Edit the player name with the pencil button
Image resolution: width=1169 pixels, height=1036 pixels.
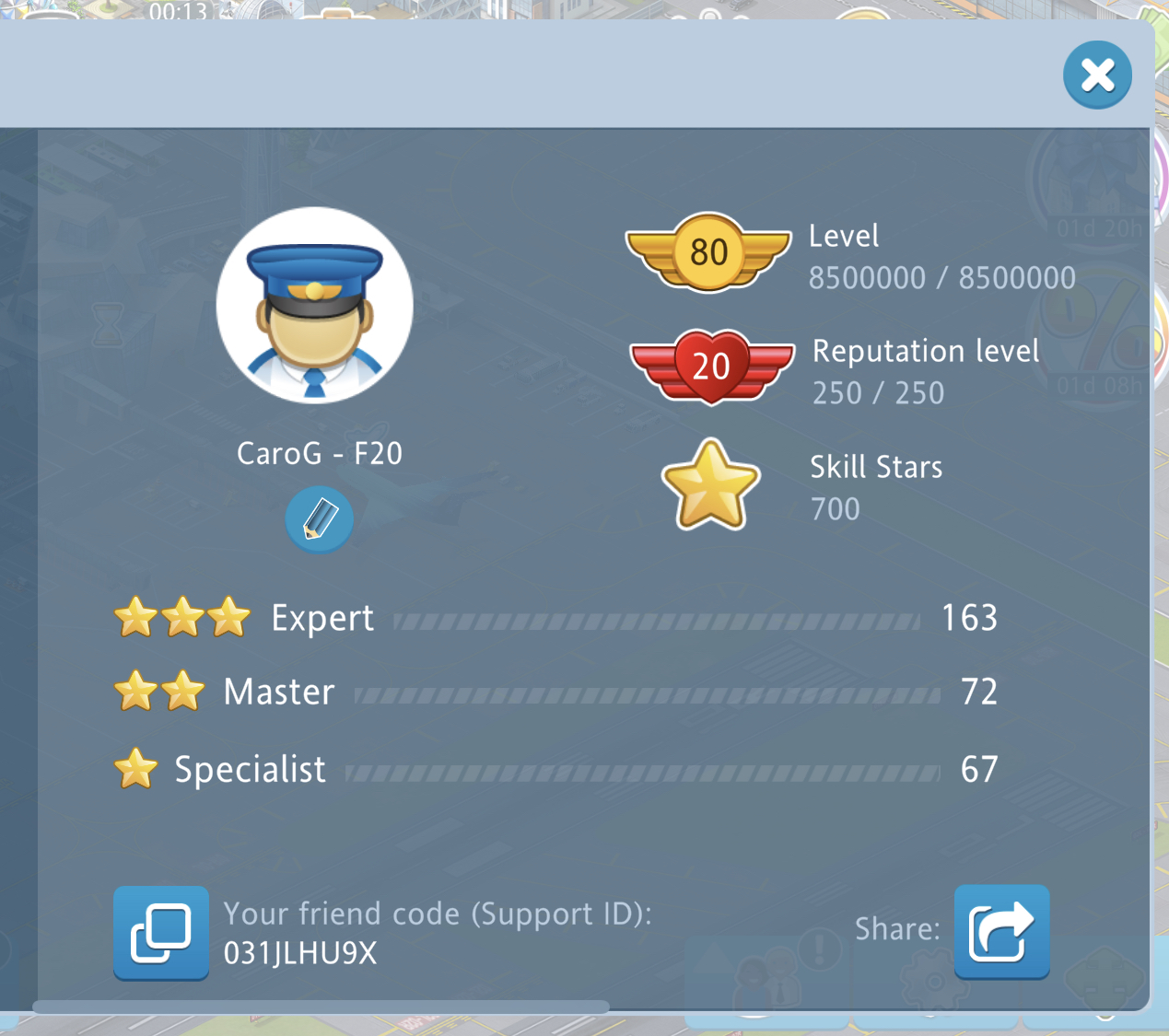tap(319, 519)
